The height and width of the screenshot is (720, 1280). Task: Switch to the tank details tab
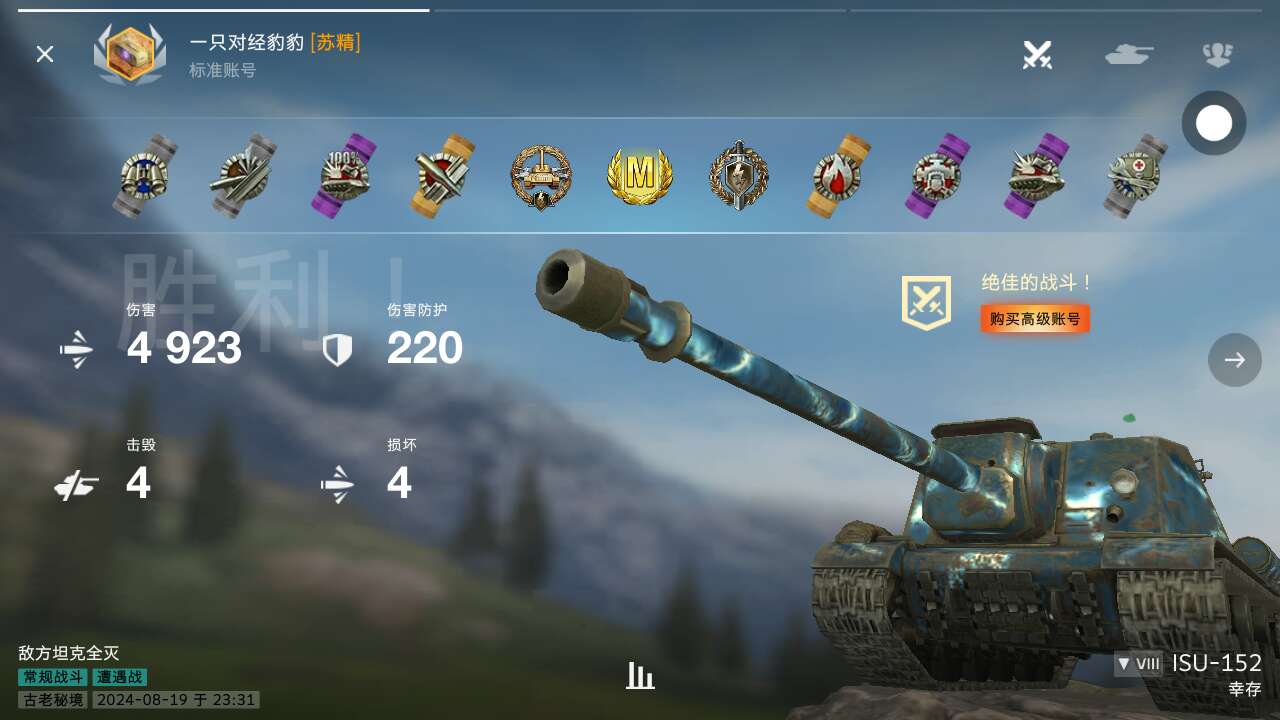pyautogui.click(x=1129, y=54)
